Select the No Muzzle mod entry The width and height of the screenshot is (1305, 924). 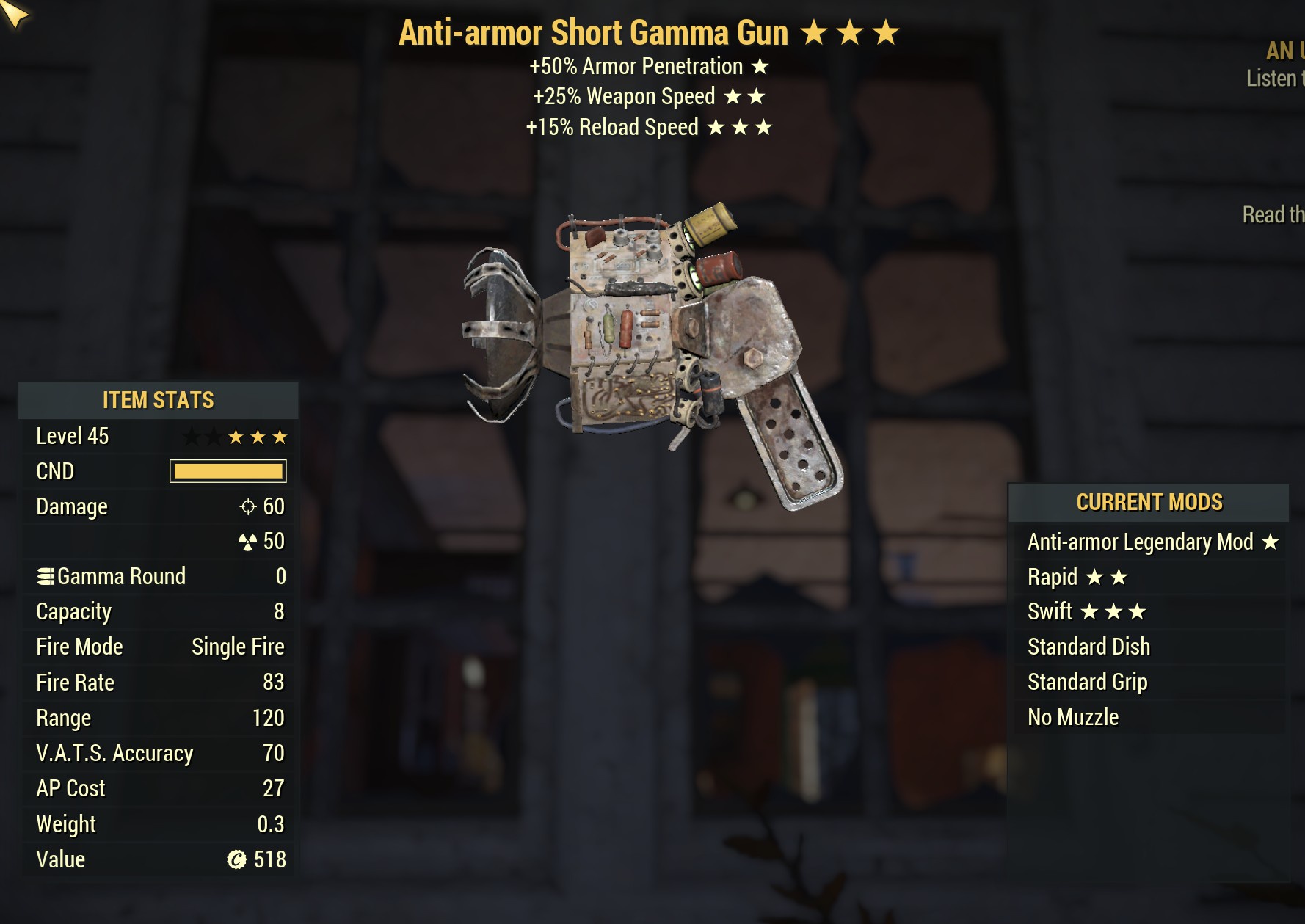(x=1072, y=716)
